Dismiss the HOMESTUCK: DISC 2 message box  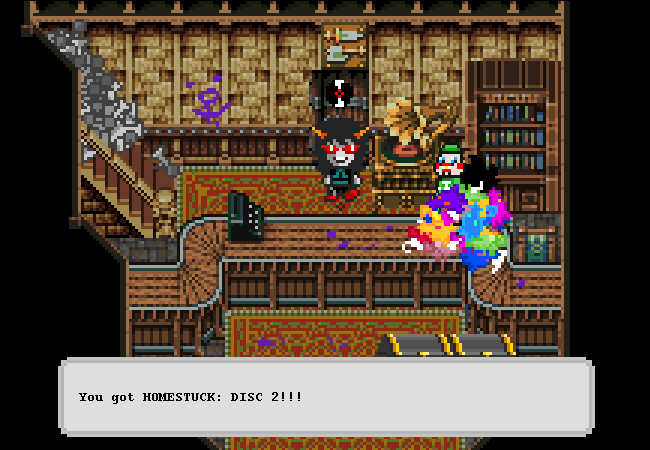coord(325,397)
